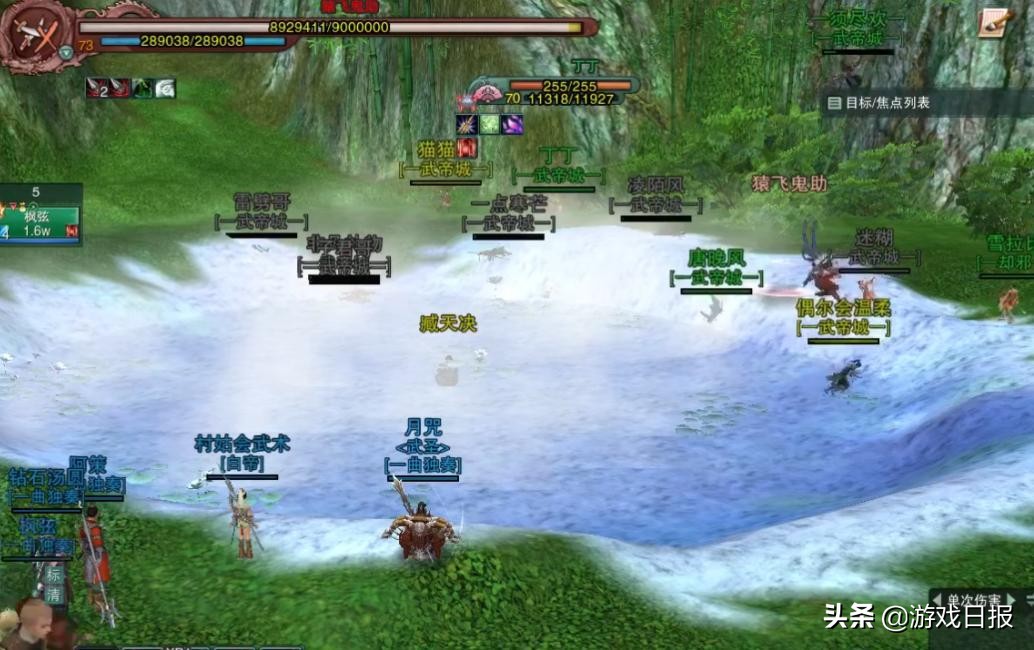Inspect the white swirl buff icon
The height and width of the screenshot is (650, 1034).
(165, 89)
